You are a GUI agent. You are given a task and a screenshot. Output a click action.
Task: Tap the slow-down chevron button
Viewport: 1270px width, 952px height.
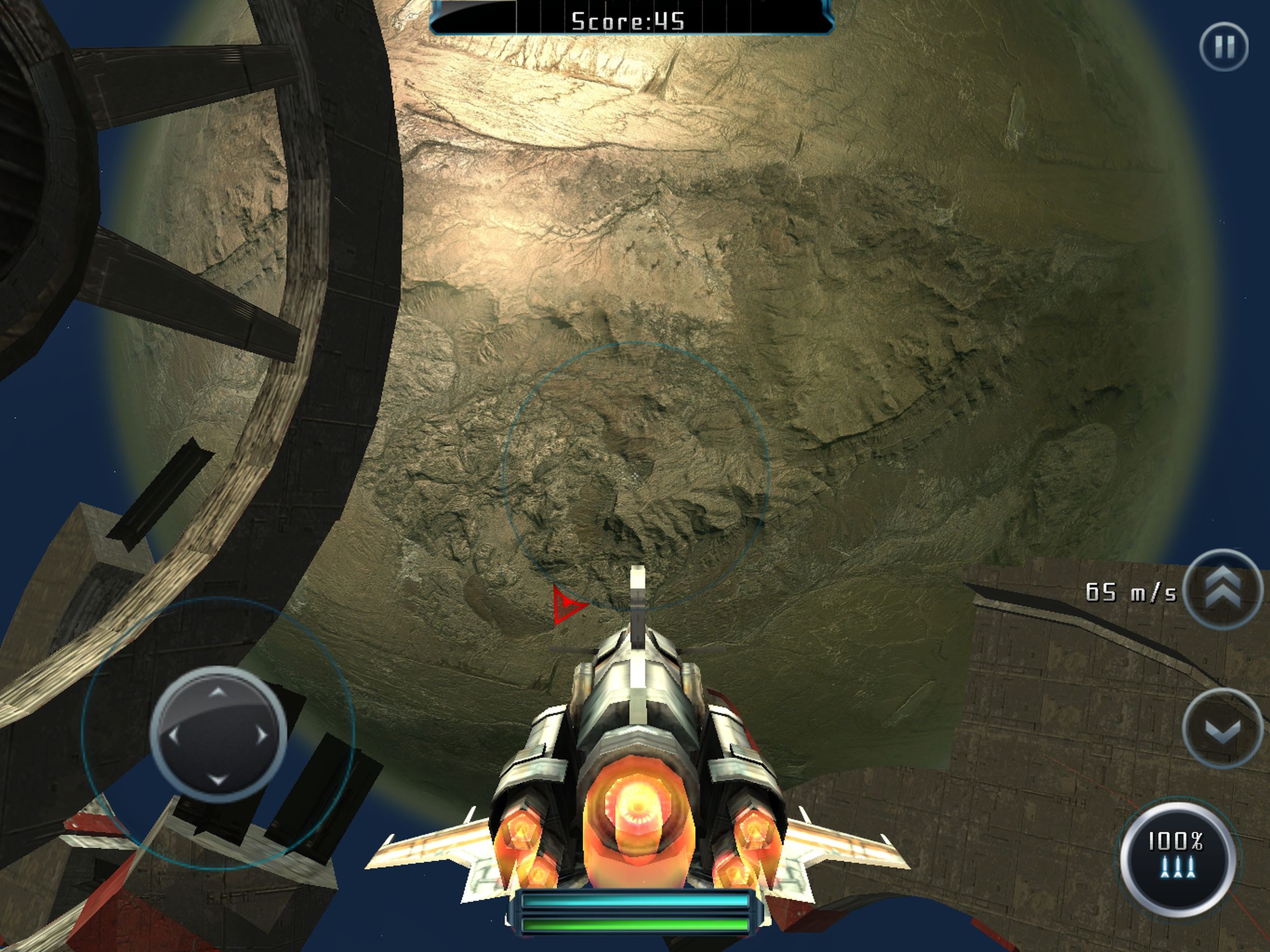[x=1222, y=727]
